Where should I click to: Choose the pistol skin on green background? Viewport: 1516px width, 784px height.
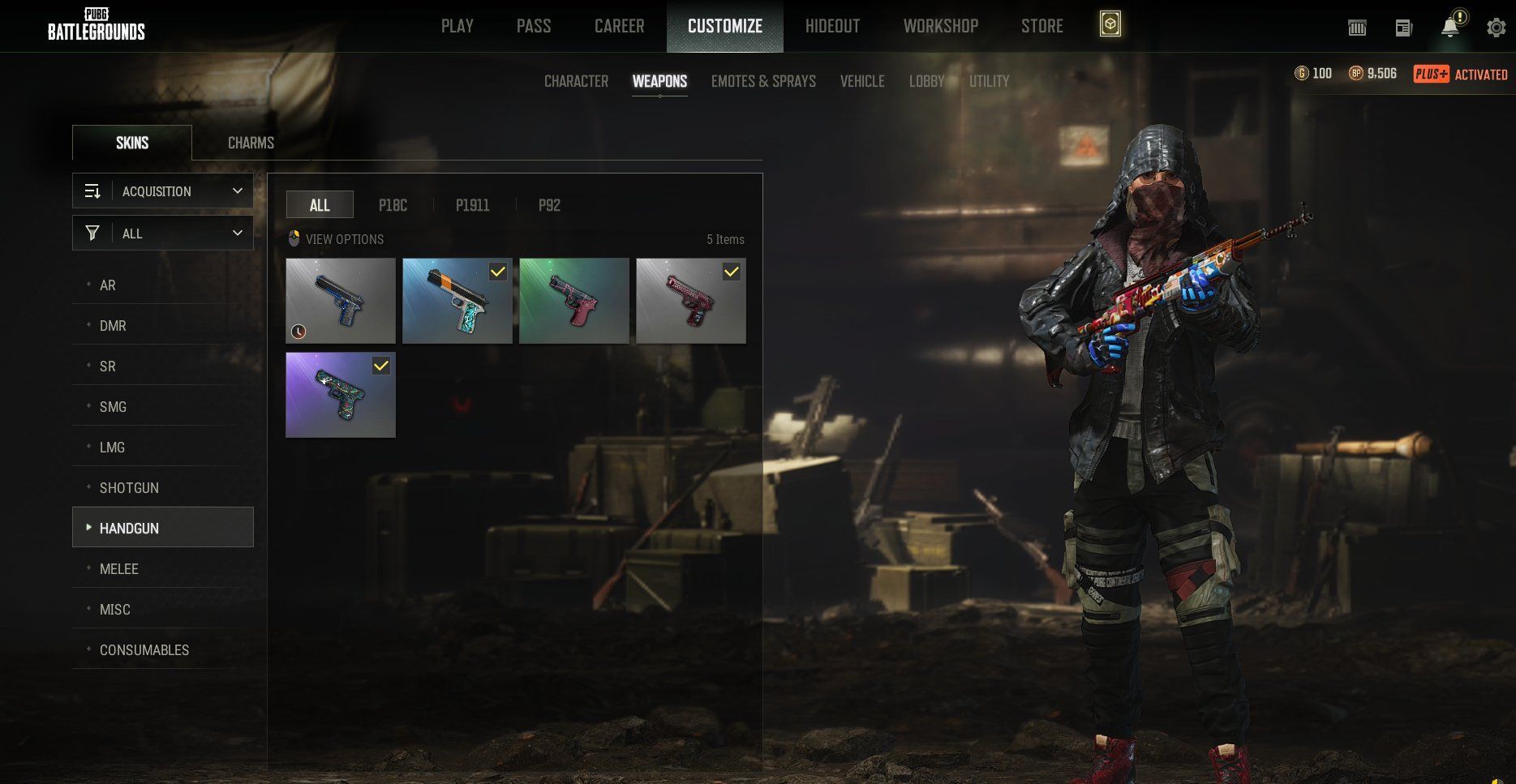coord(573,301)
